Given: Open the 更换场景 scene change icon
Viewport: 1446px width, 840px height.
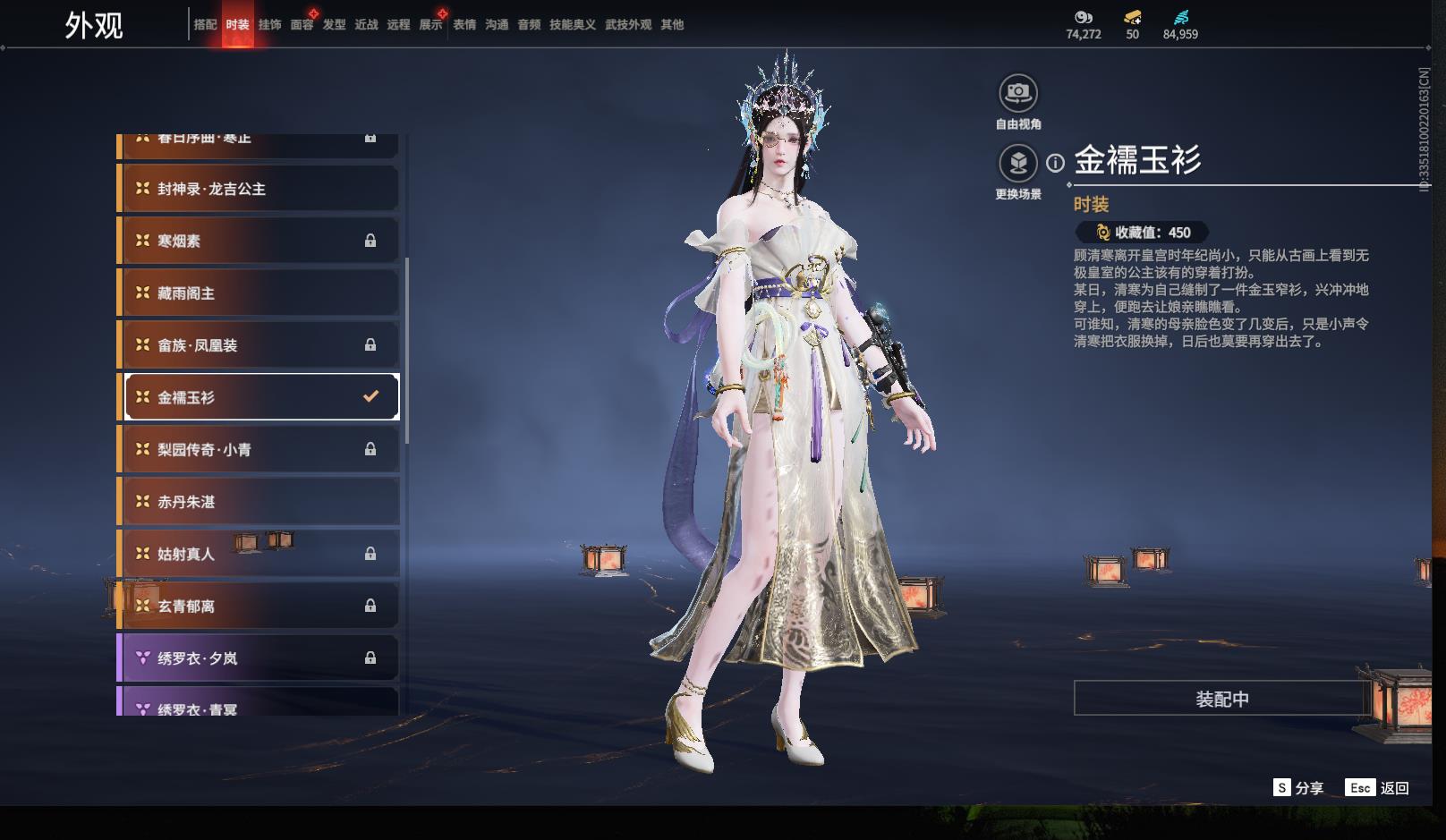Looking at the screenshot, I should (1018, 164).
